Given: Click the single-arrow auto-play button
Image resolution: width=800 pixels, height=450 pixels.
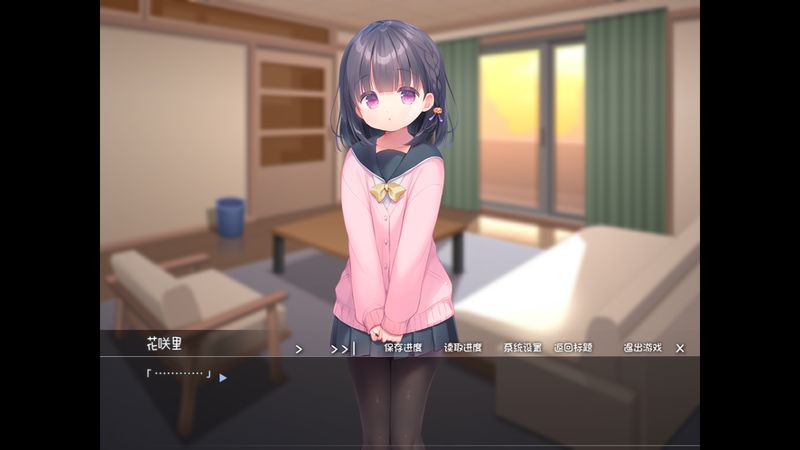Looking at the screenshot, I should point(298,349).
